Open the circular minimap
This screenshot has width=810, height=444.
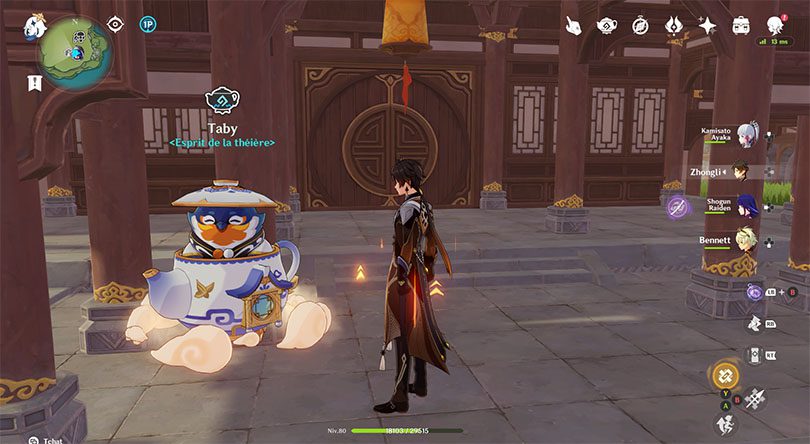74,50
